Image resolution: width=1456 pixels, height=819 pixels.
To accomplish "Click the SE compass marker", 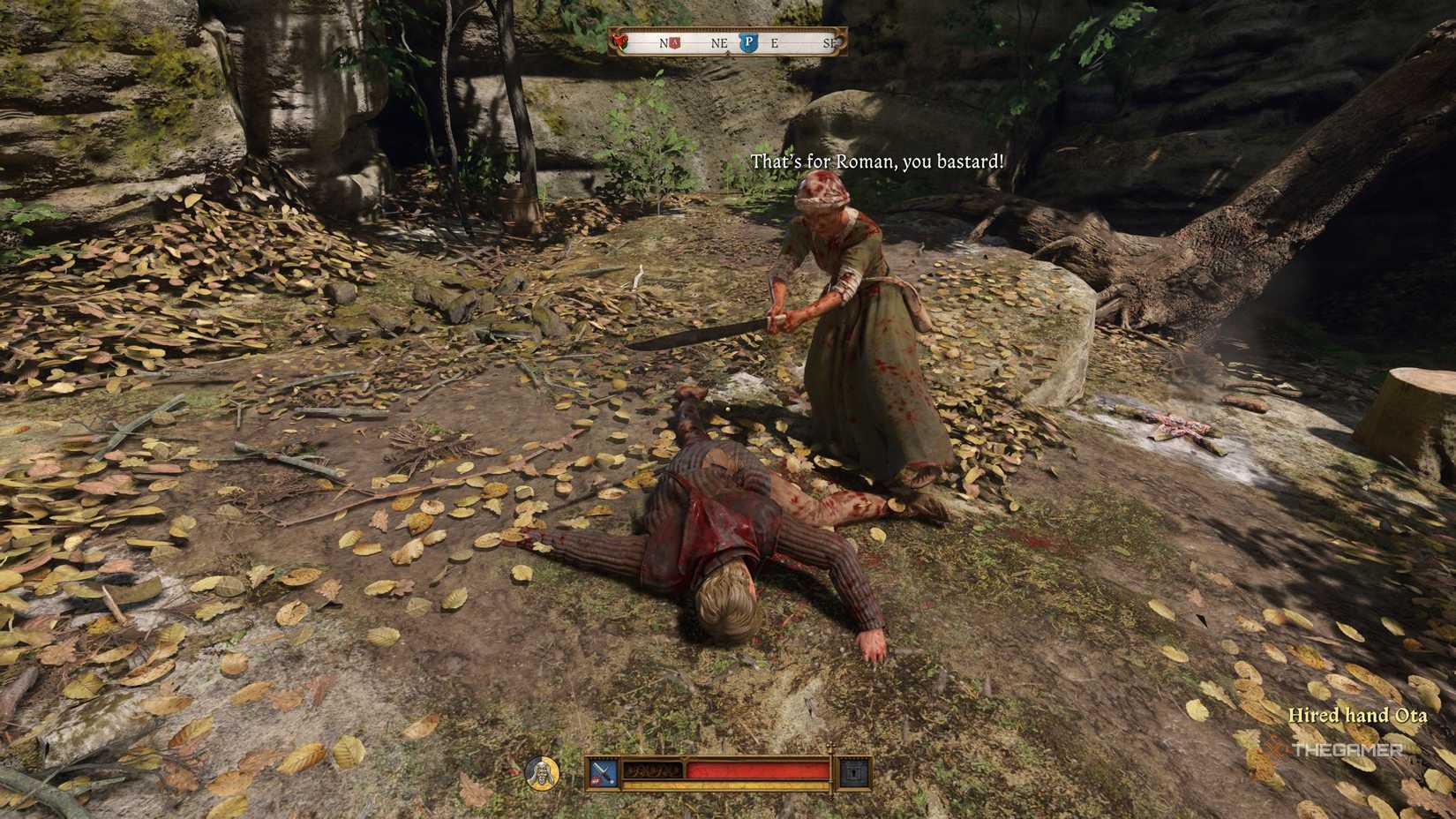I will (828, 43).
